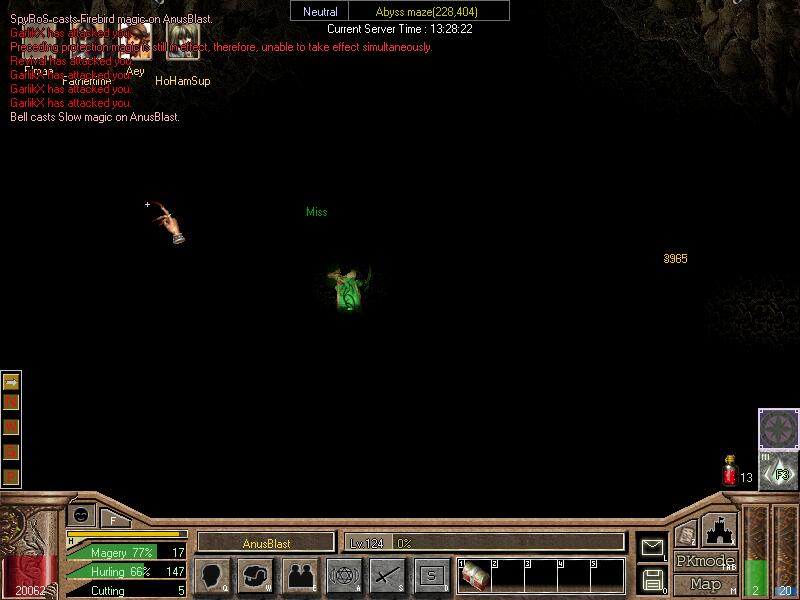
Task: Open the hexagram magic icon
Action: 343,576
